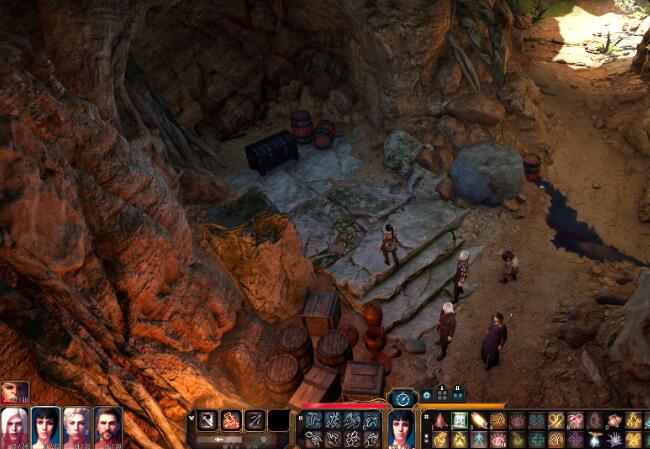Choose the melee weapon slot
The image size is (650, 449).
207,421
